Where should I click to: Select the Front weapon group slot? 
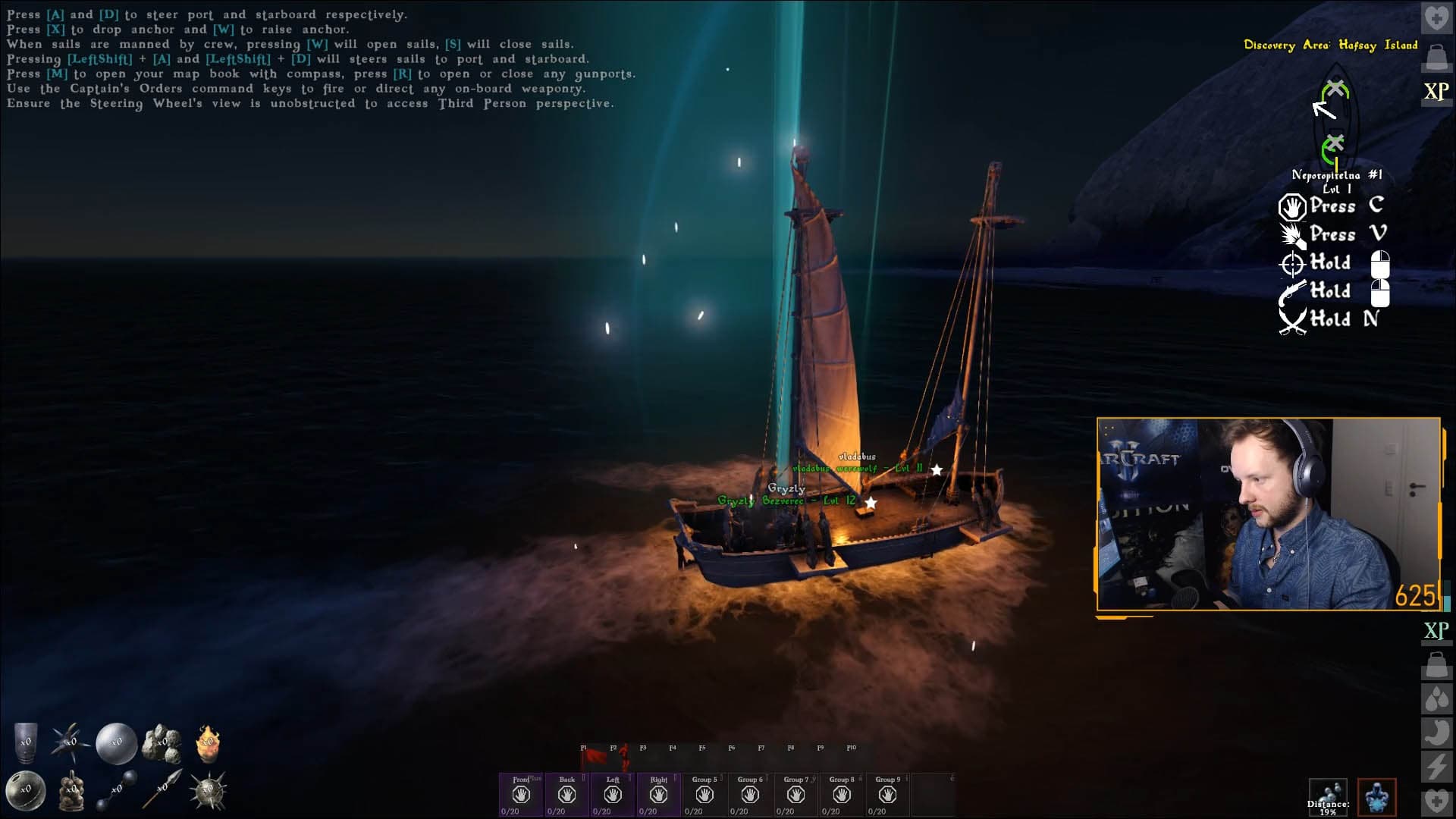tap(520, 794)
